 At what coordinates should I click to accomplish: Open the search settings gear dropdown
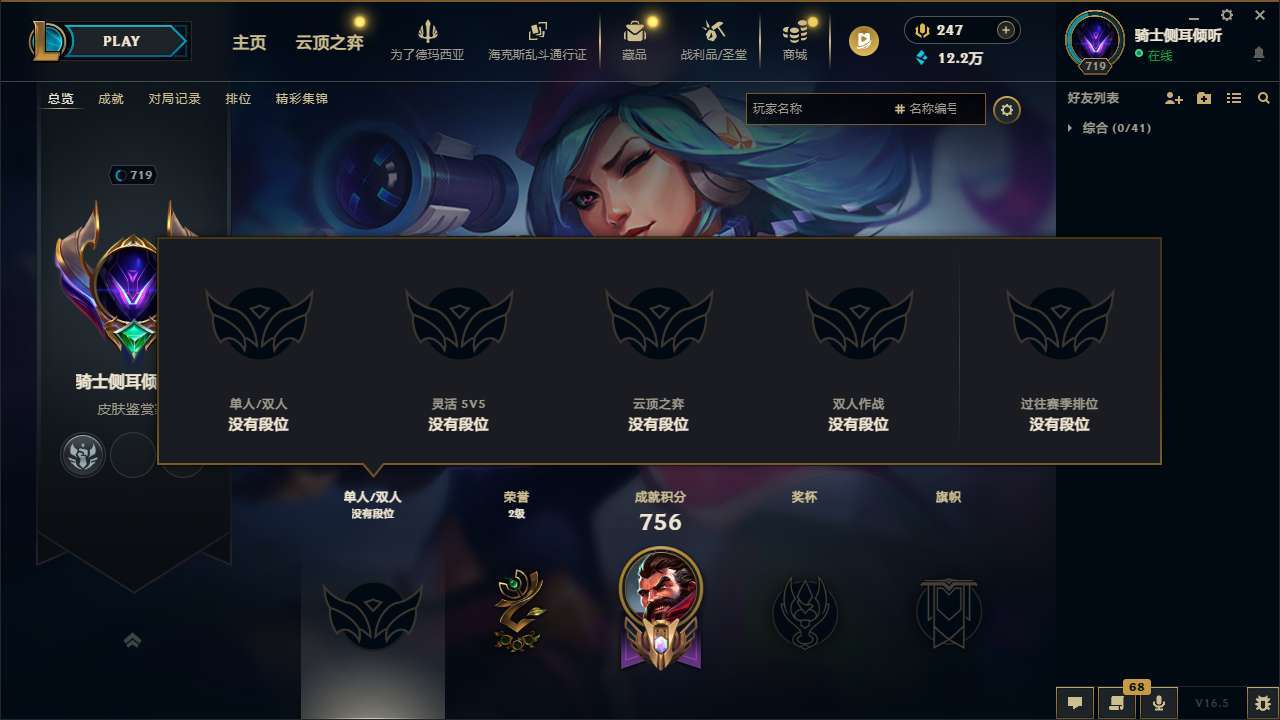click(x=1007, y=110)
